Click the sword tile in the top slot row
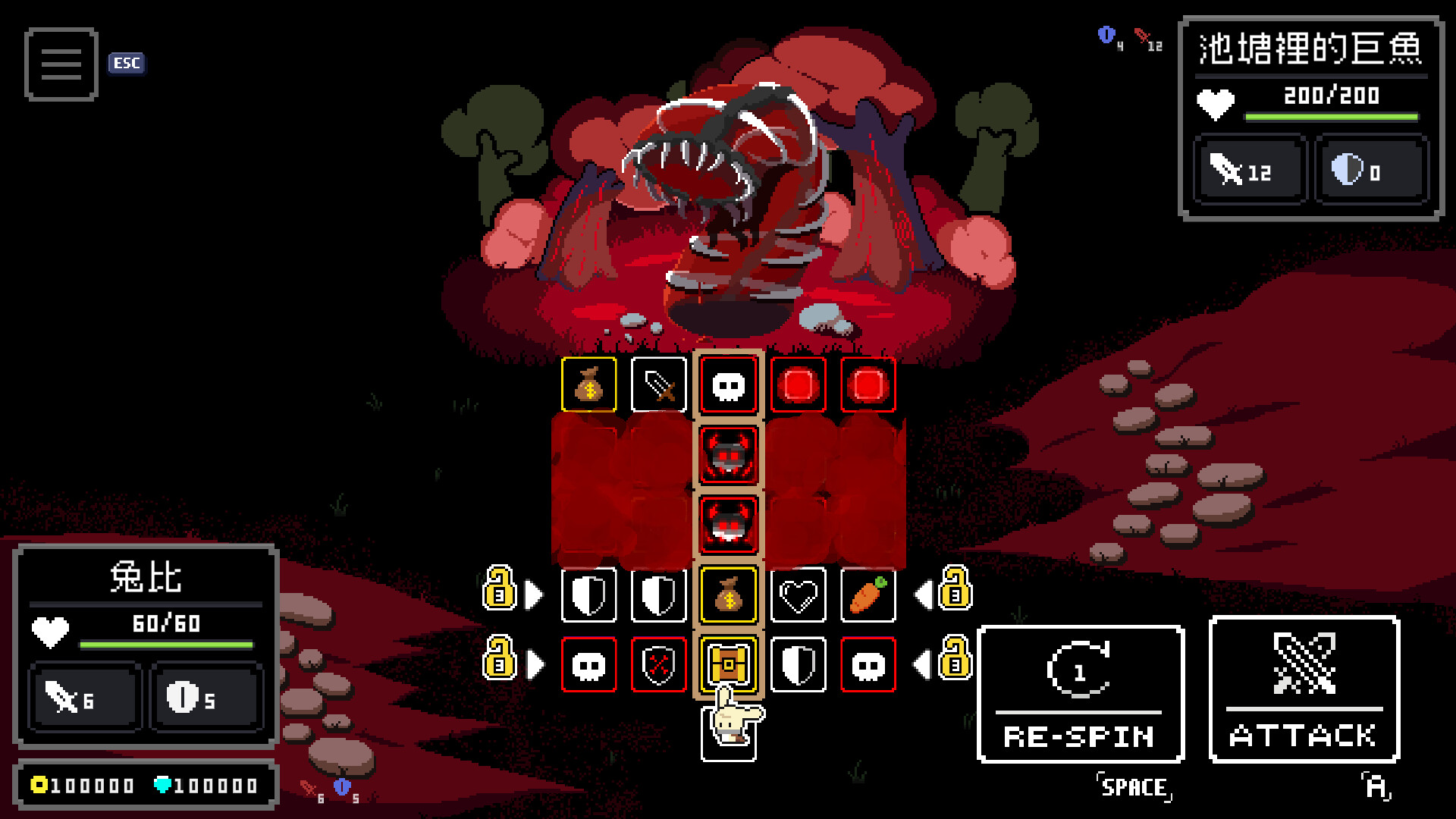The image size is (1456, 819). [658, 385]
